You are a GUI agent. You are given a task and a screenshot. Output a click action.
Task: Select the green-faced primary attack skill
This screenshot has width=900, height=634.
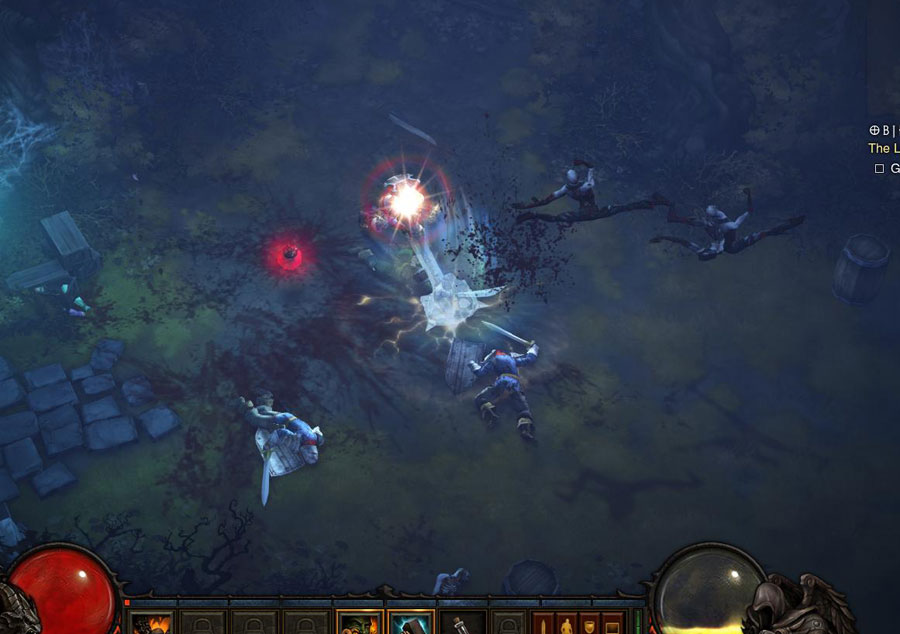point(359,624)
